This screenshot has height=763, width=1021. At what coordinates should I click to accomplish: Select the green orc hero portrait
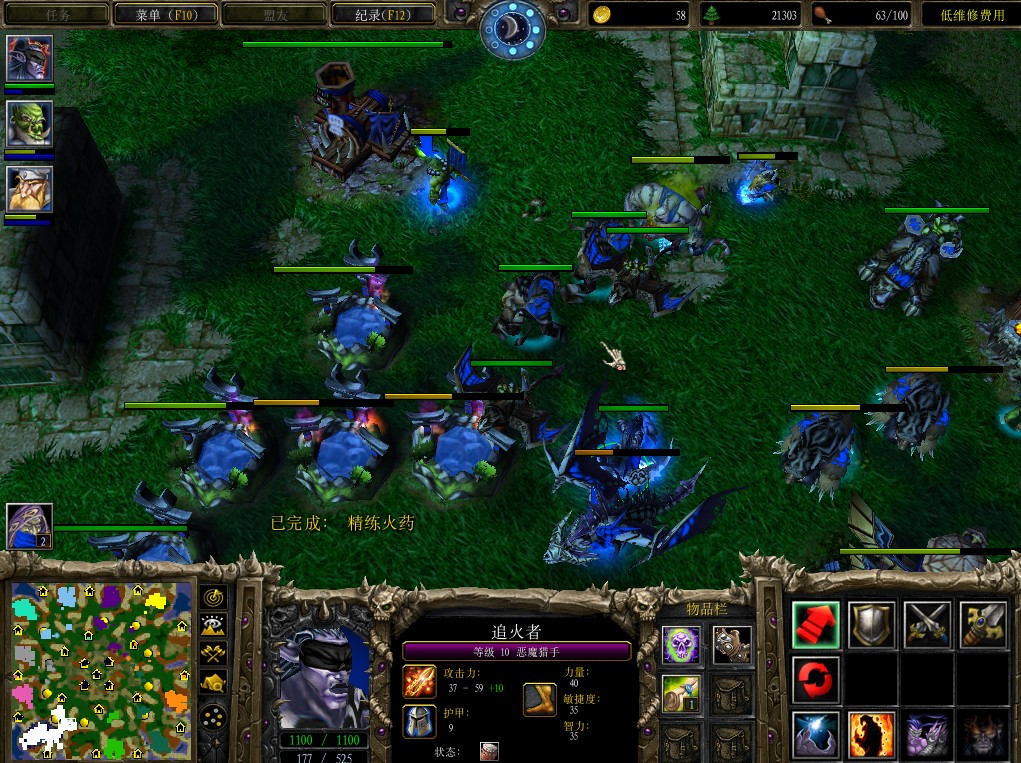pos(29,124)
